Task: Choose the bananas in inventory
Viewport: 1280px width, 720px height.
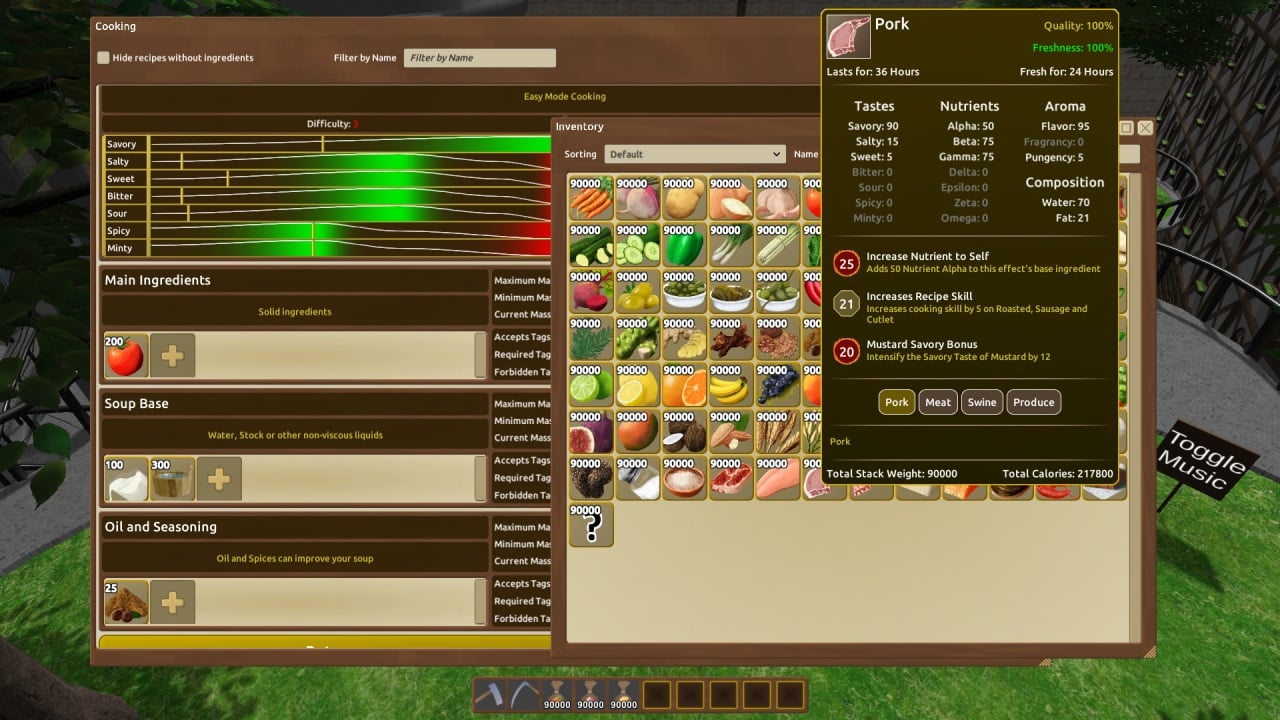Action: pyautogui.click(x=731, y=385)
